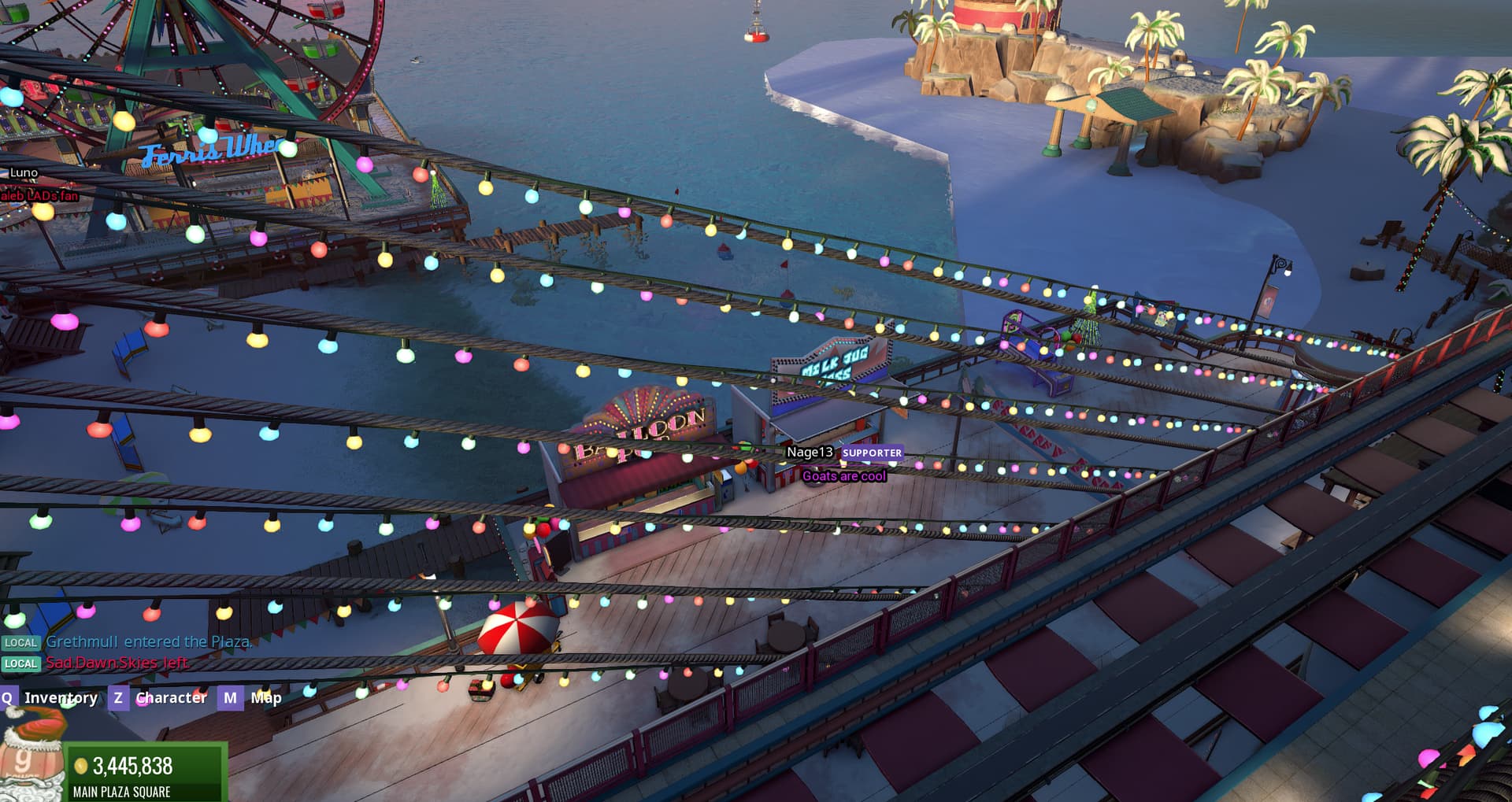Open the Character menu label
This screenshot has height=802, width=1512.
[x=171, y=698]
